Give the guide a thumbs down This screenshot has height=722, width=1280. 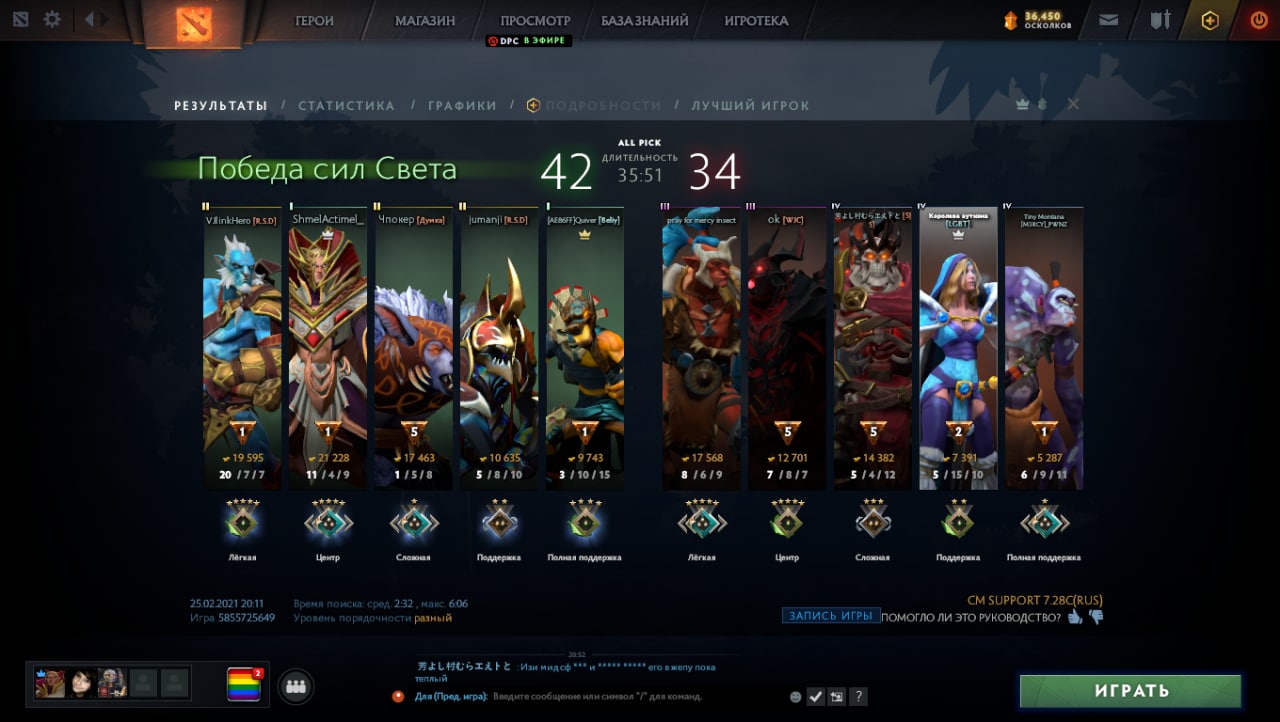1096,617
